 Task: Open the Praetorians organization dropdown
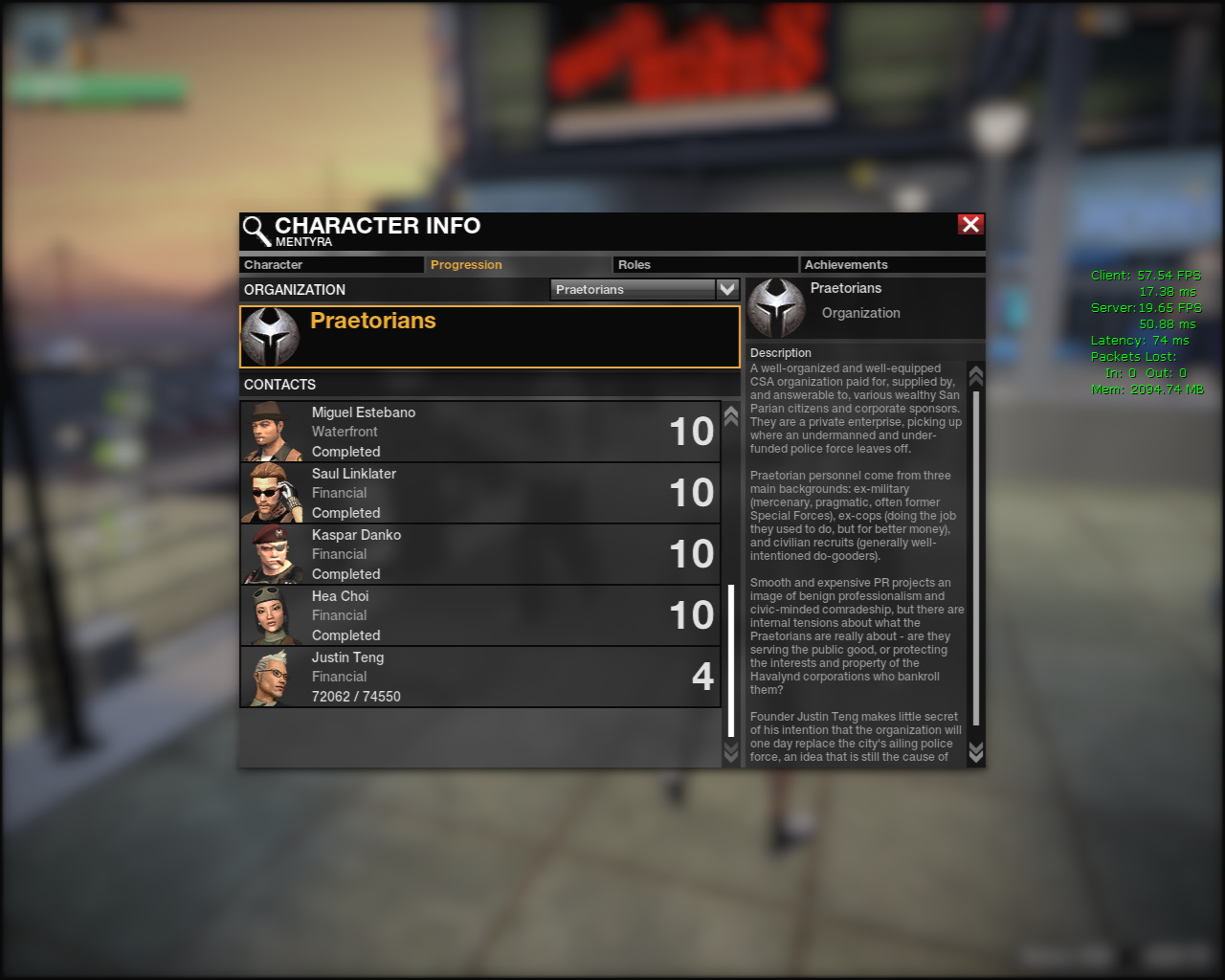[x=727, y=289]
